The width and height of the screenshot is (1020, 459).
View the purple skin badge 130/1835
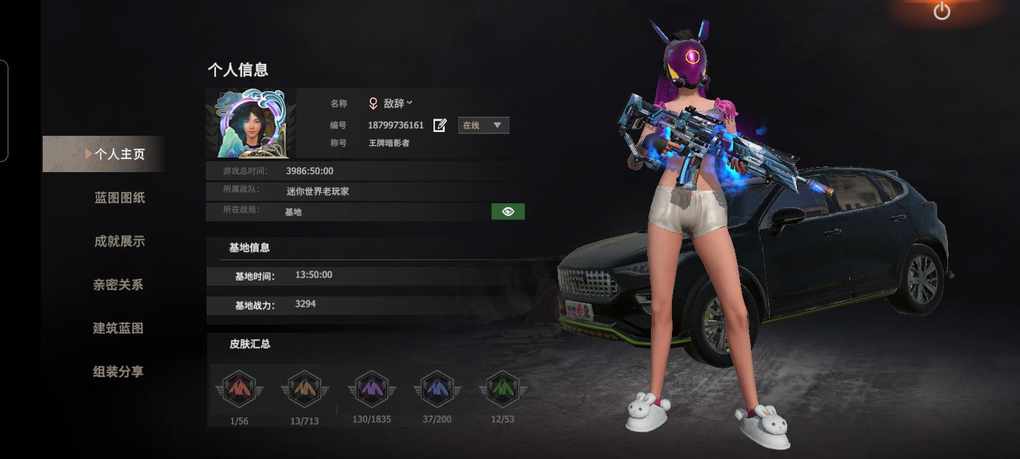pyautogui.click(x=371, y=388)
